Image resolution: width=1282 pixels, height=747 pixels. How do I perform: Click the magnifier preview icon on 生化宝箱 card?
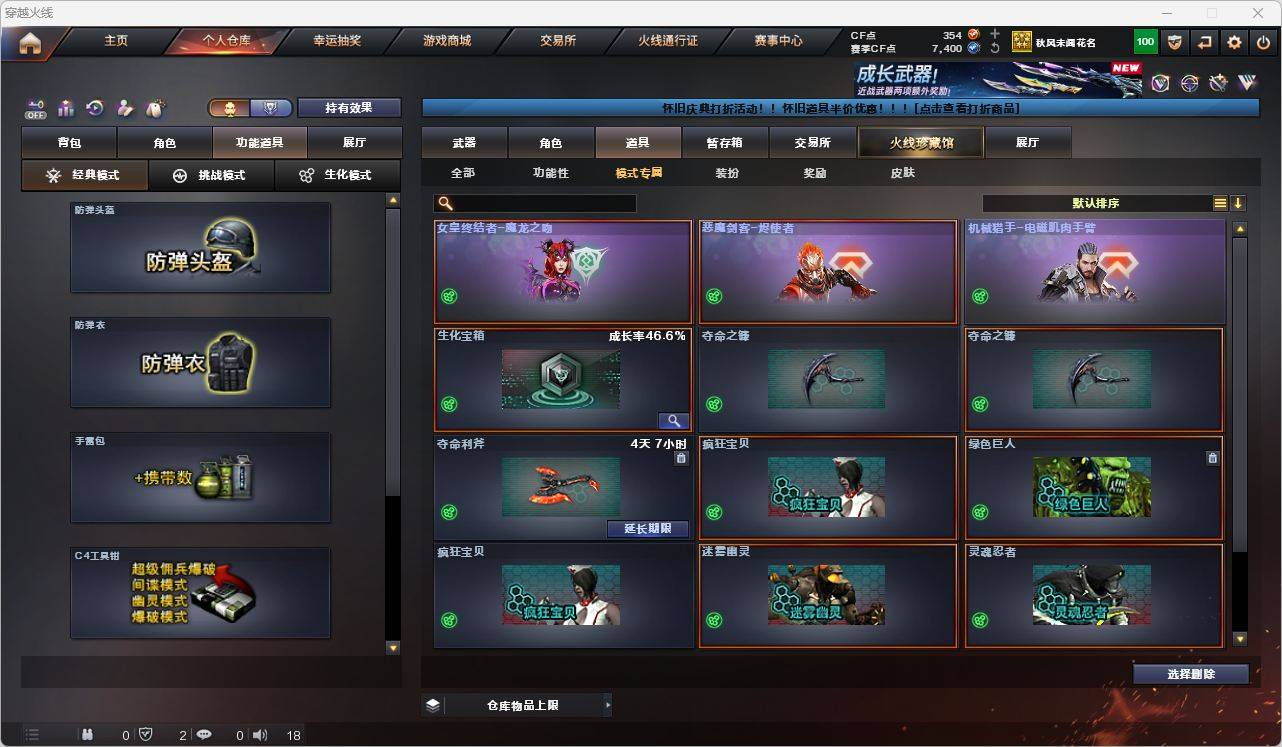click(x=673, y=420)
